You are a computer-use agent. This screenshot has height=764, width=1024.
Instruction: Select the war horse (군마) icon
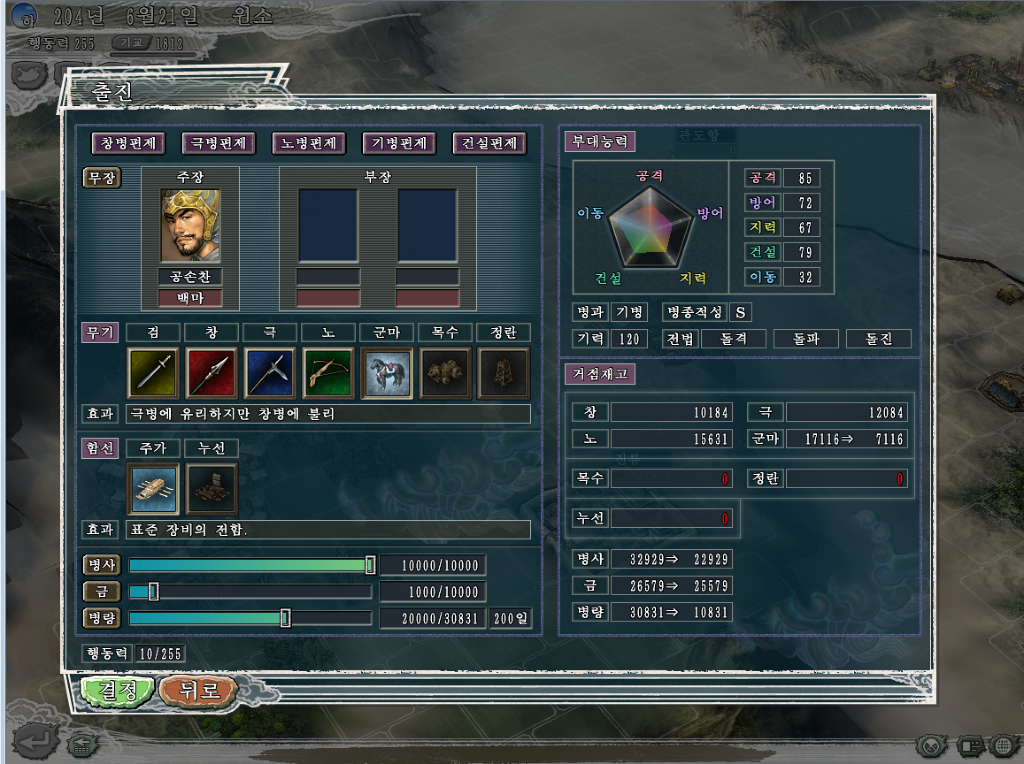click(386, 373)
